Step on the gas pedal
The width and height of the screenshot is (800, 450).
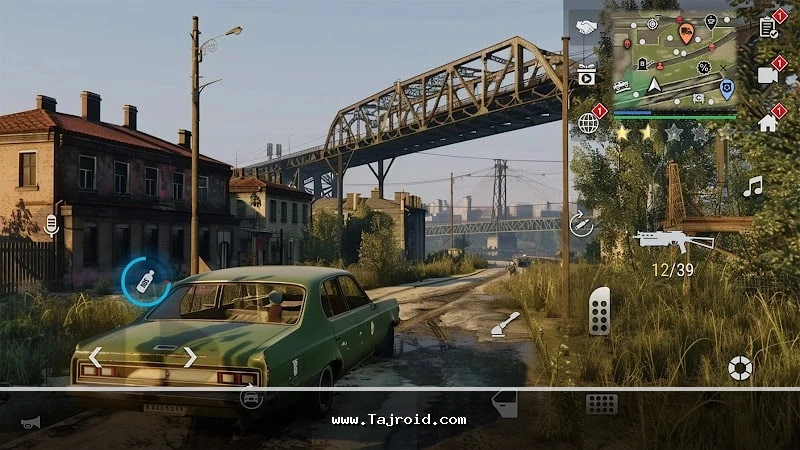click(600, 310)
